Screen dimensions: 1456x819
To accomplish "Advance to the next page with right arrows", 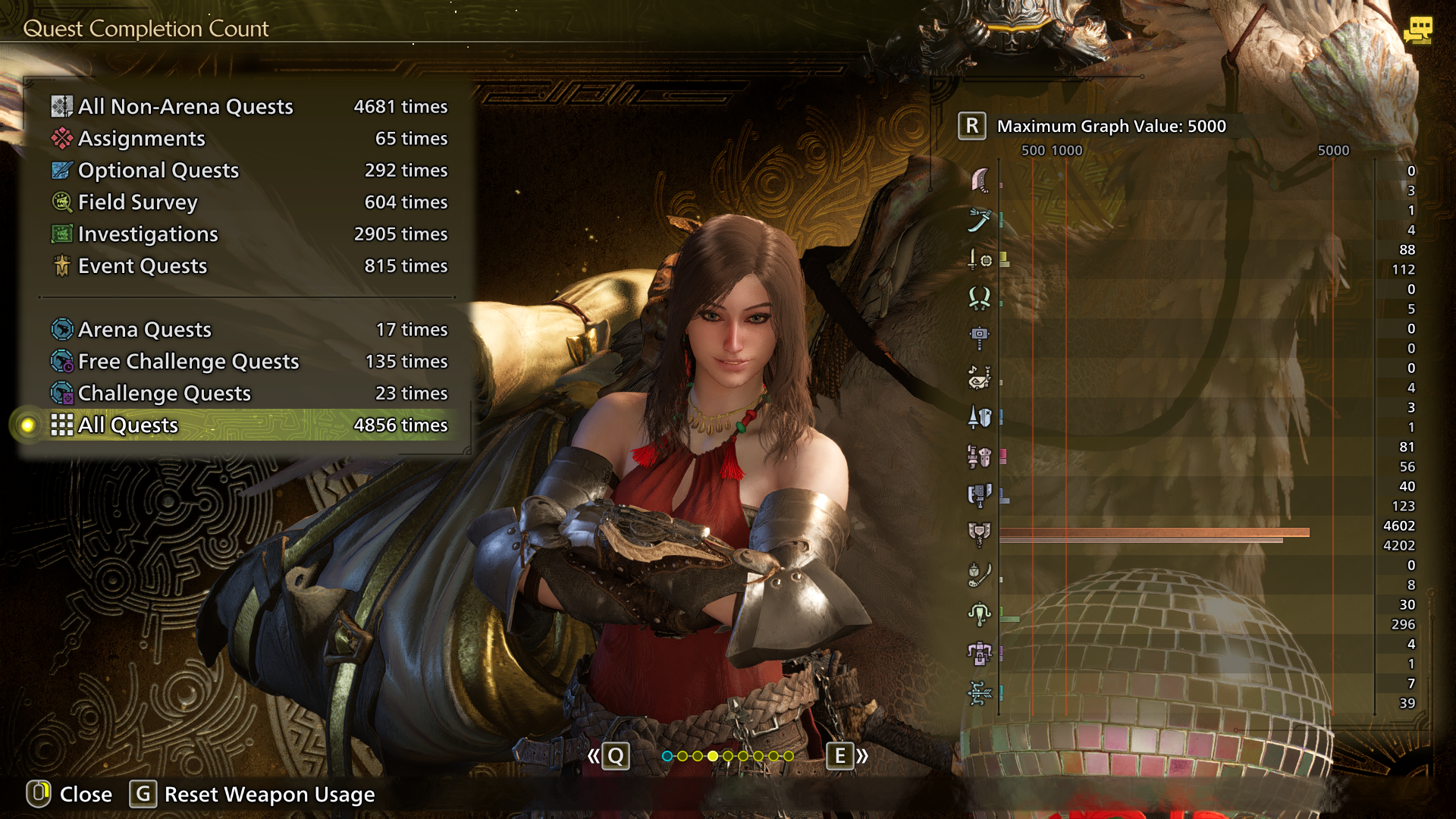I will click(847, 756).
